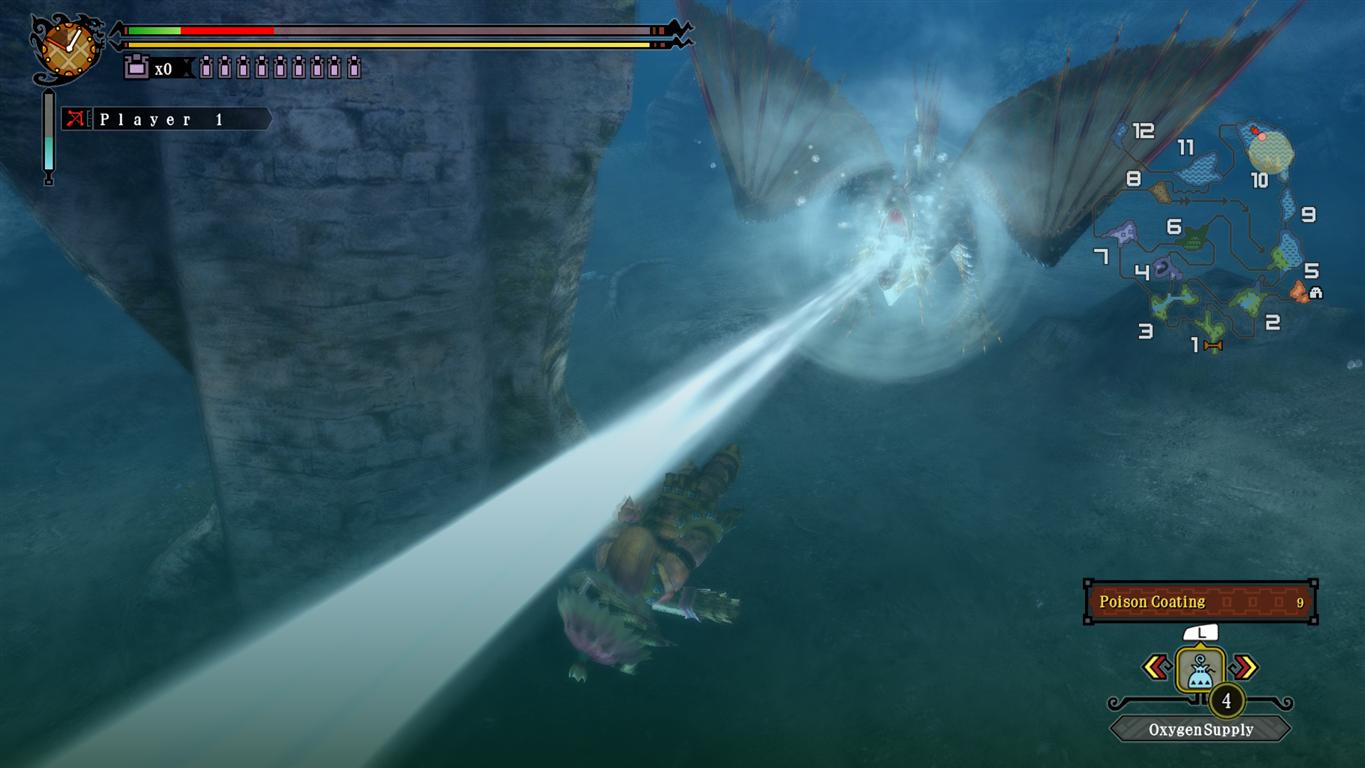Click the monster marker on map area 10
This screenshot has height=768, width=1365.
[1255, 131]
